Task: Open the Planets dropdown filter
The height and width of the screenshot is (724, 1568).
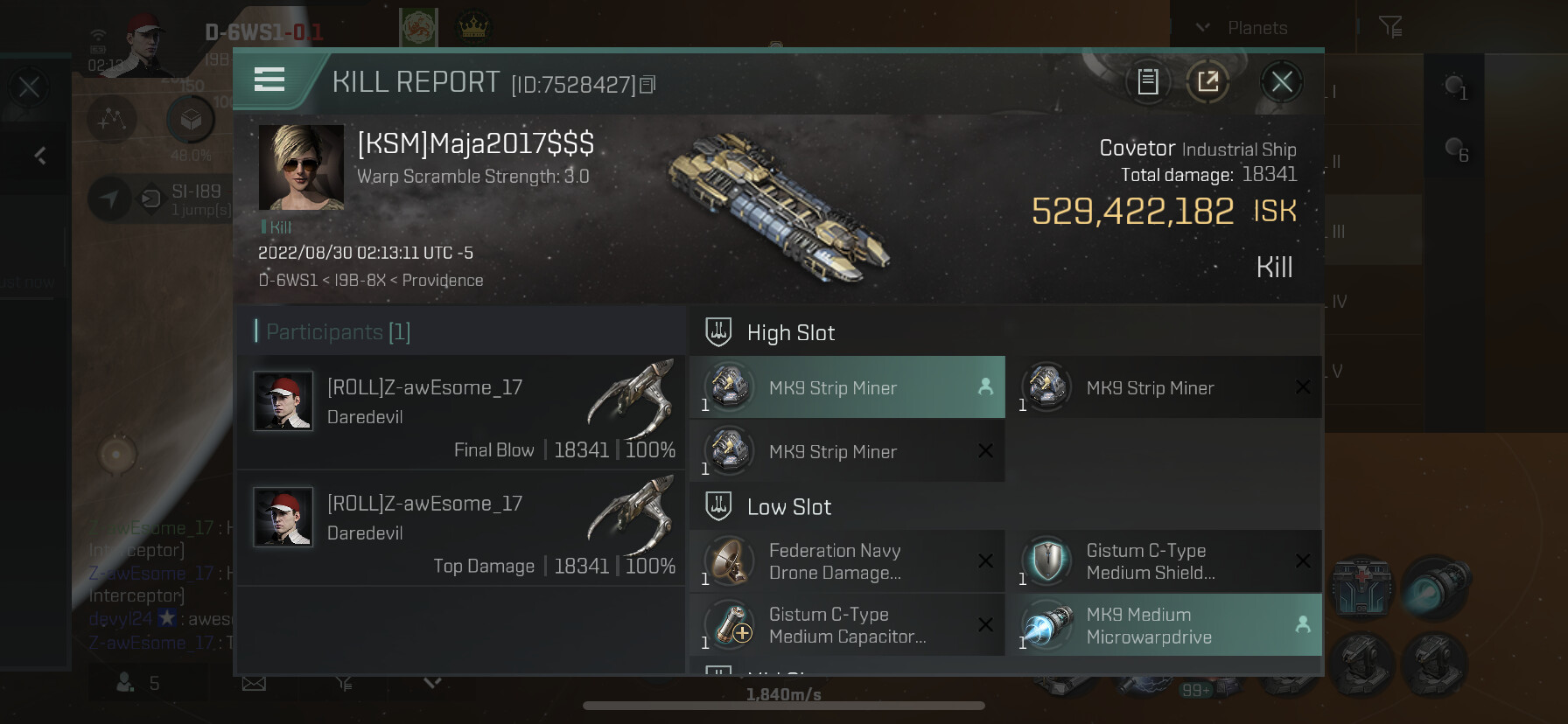Action: (x=1242, y=28)
